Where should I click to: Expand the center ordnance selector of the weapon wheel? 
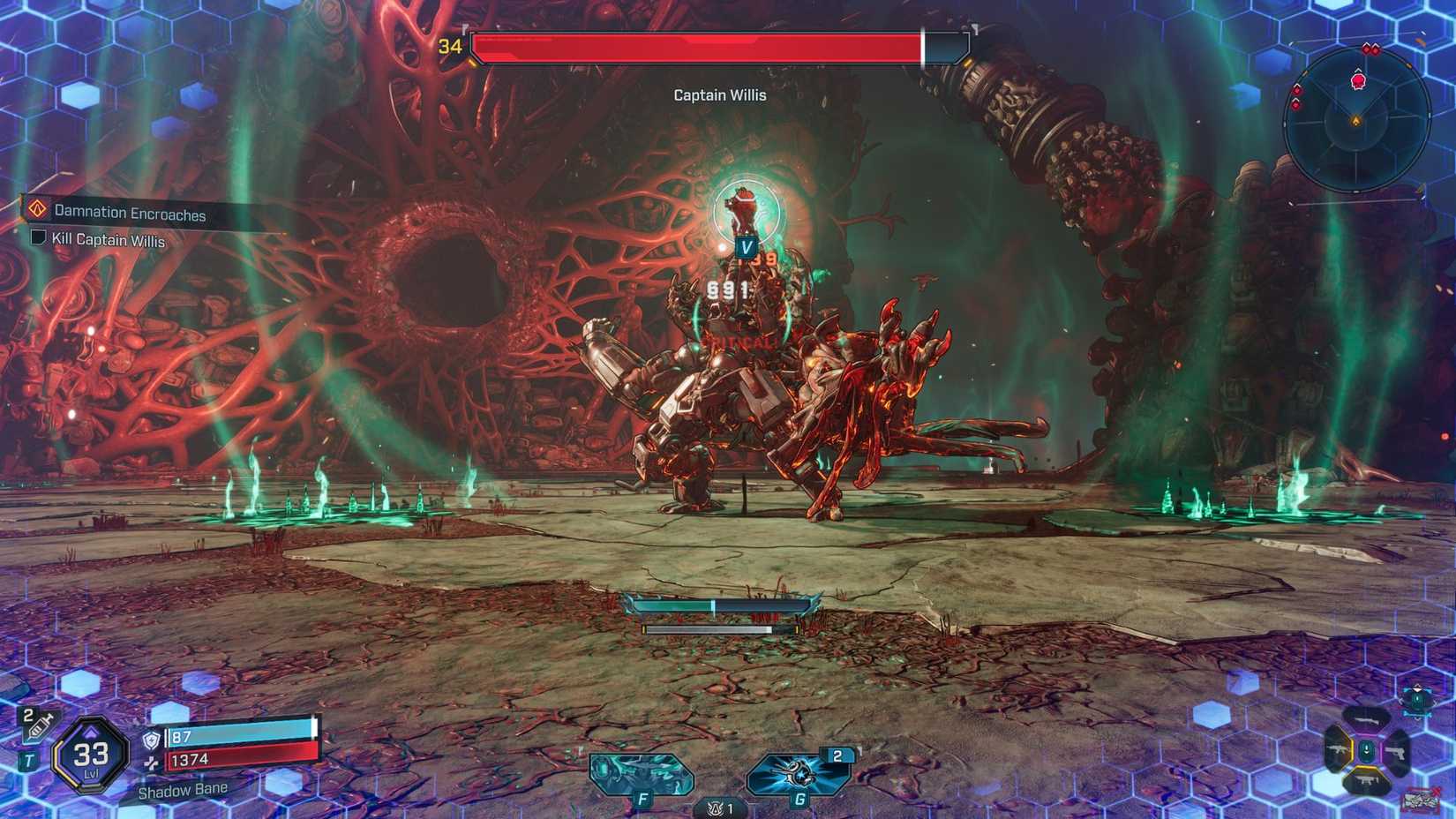[x=1367, y=751]
